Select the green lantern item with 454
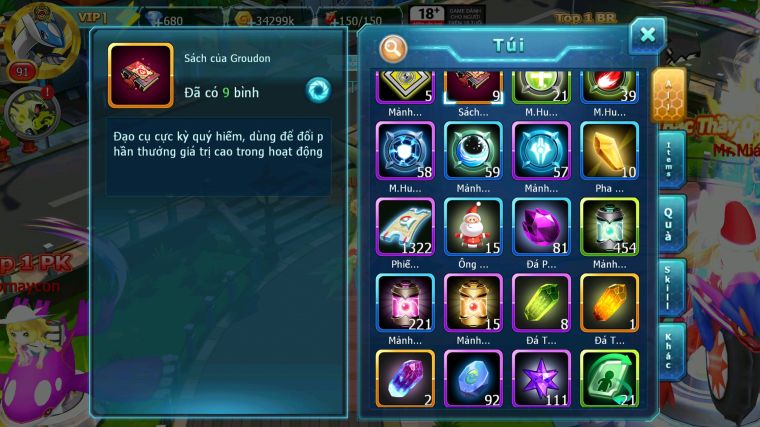760x427 pixels. pos(609,226)
